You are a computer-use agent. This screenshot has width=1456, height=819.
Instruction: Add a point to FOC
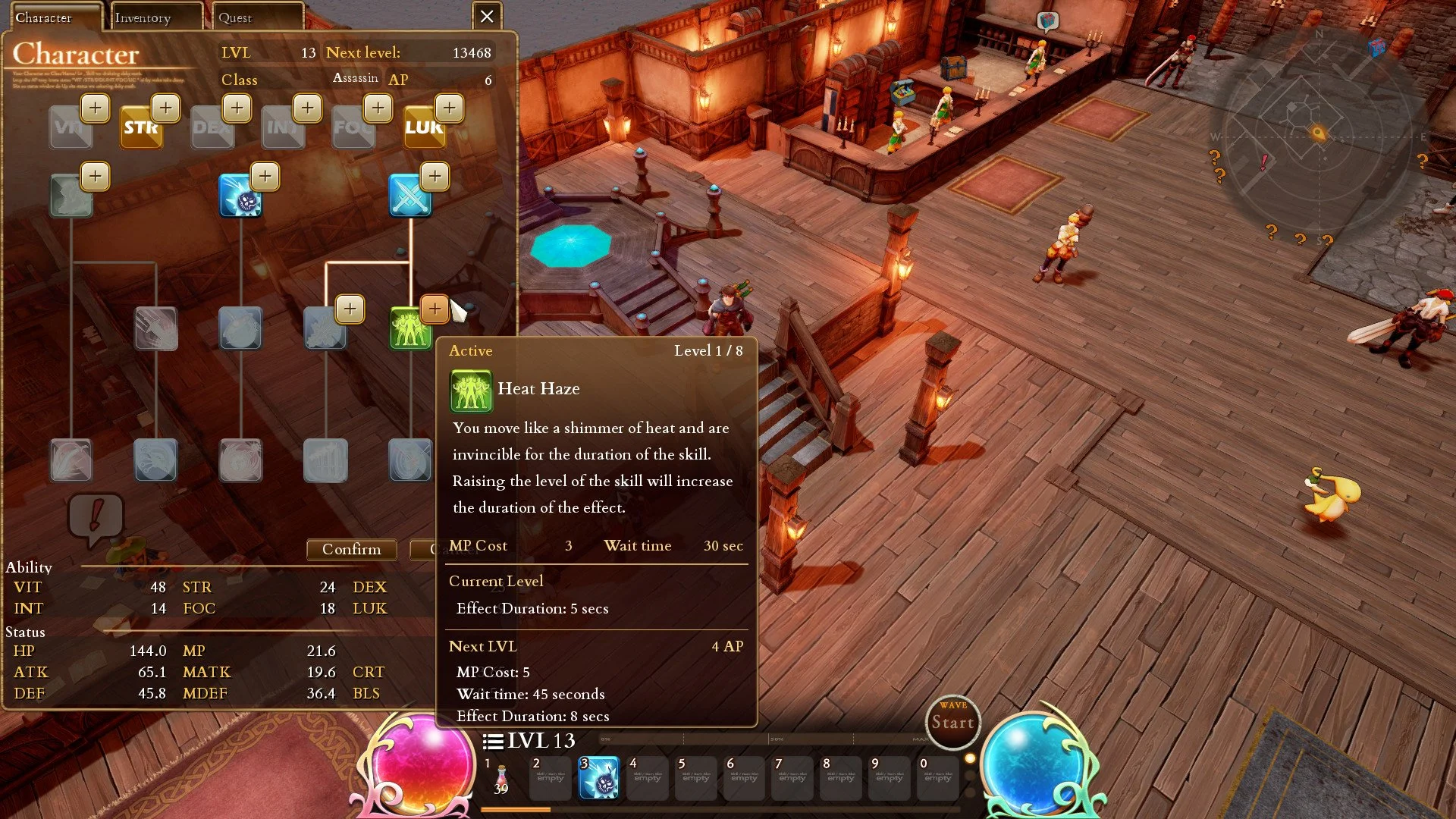(x=378, y=108)
